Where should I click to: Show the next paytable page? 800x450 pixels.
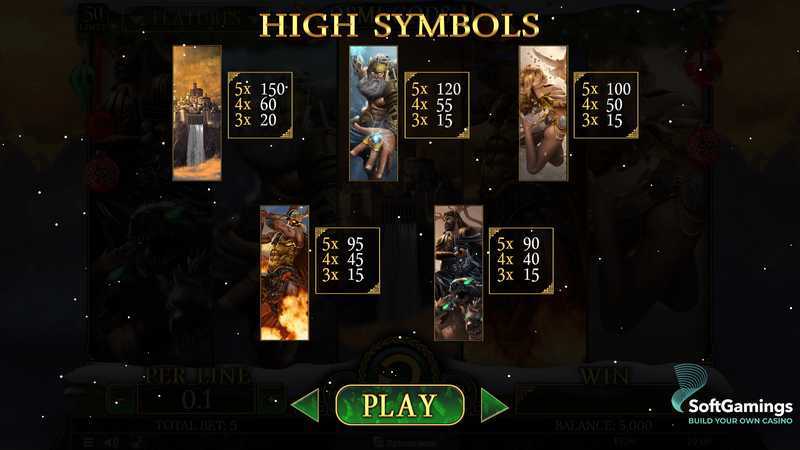494,405
